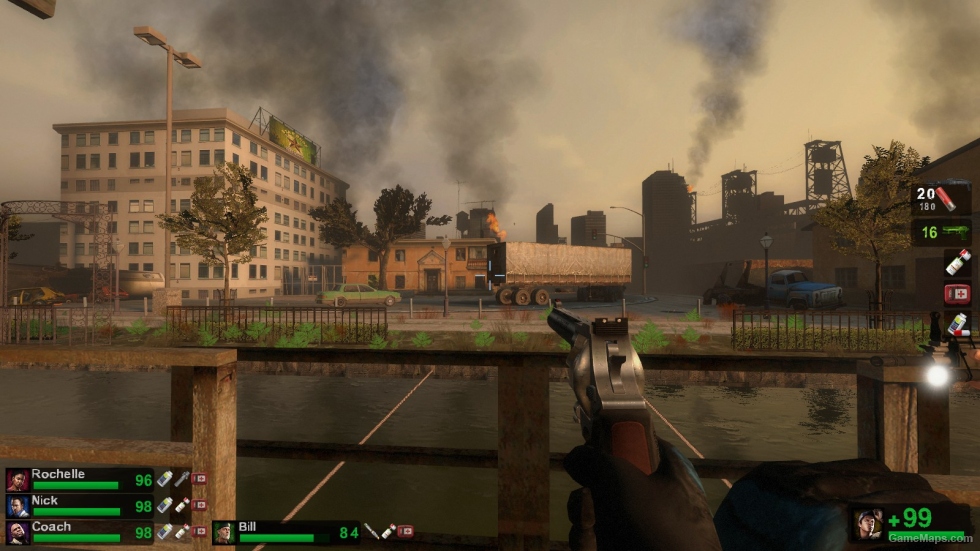Choose Bill's teammate portrait

coord(224,532)
